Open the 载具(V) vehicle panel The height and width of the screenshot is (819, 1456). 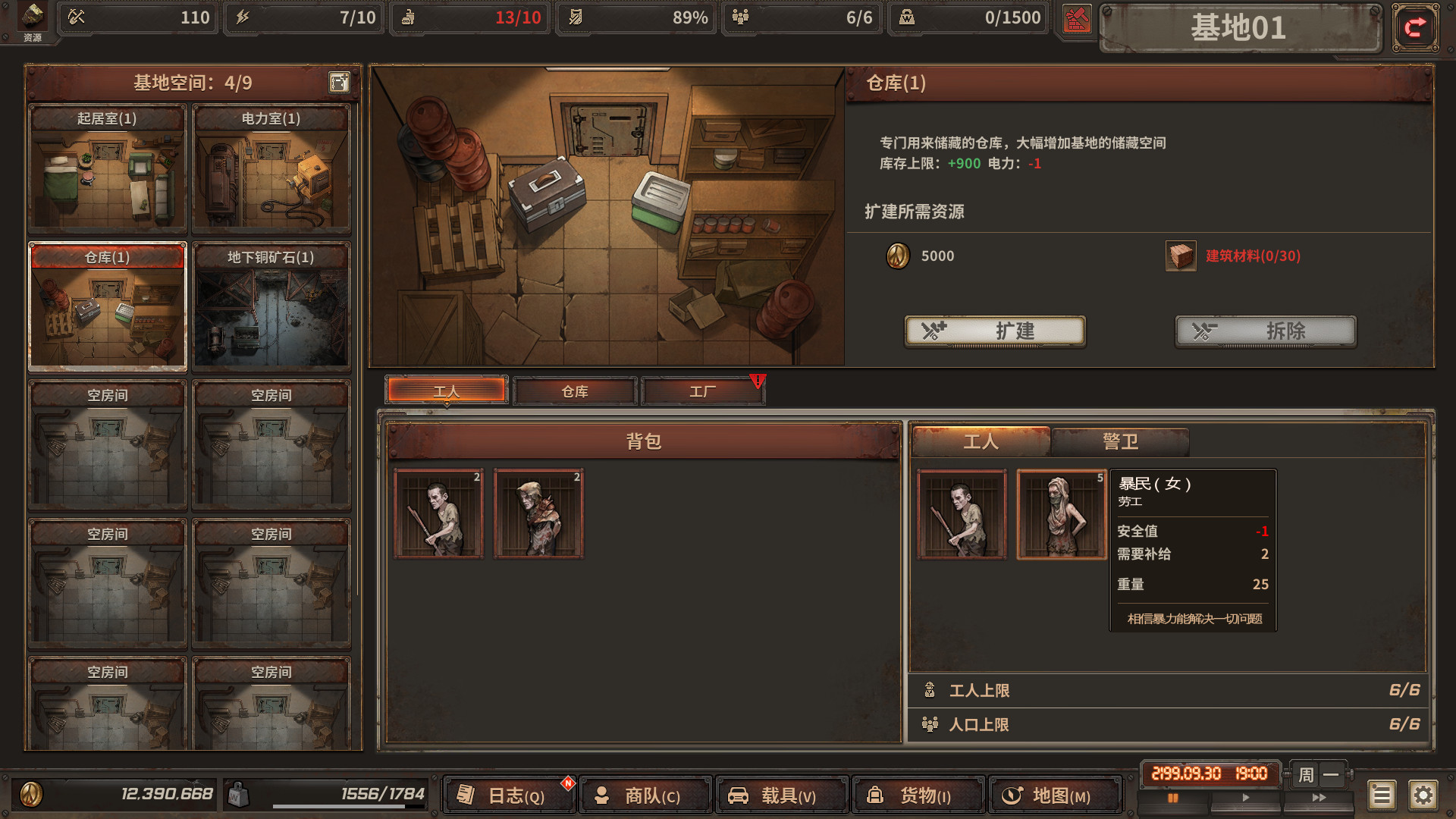point(782,795)
